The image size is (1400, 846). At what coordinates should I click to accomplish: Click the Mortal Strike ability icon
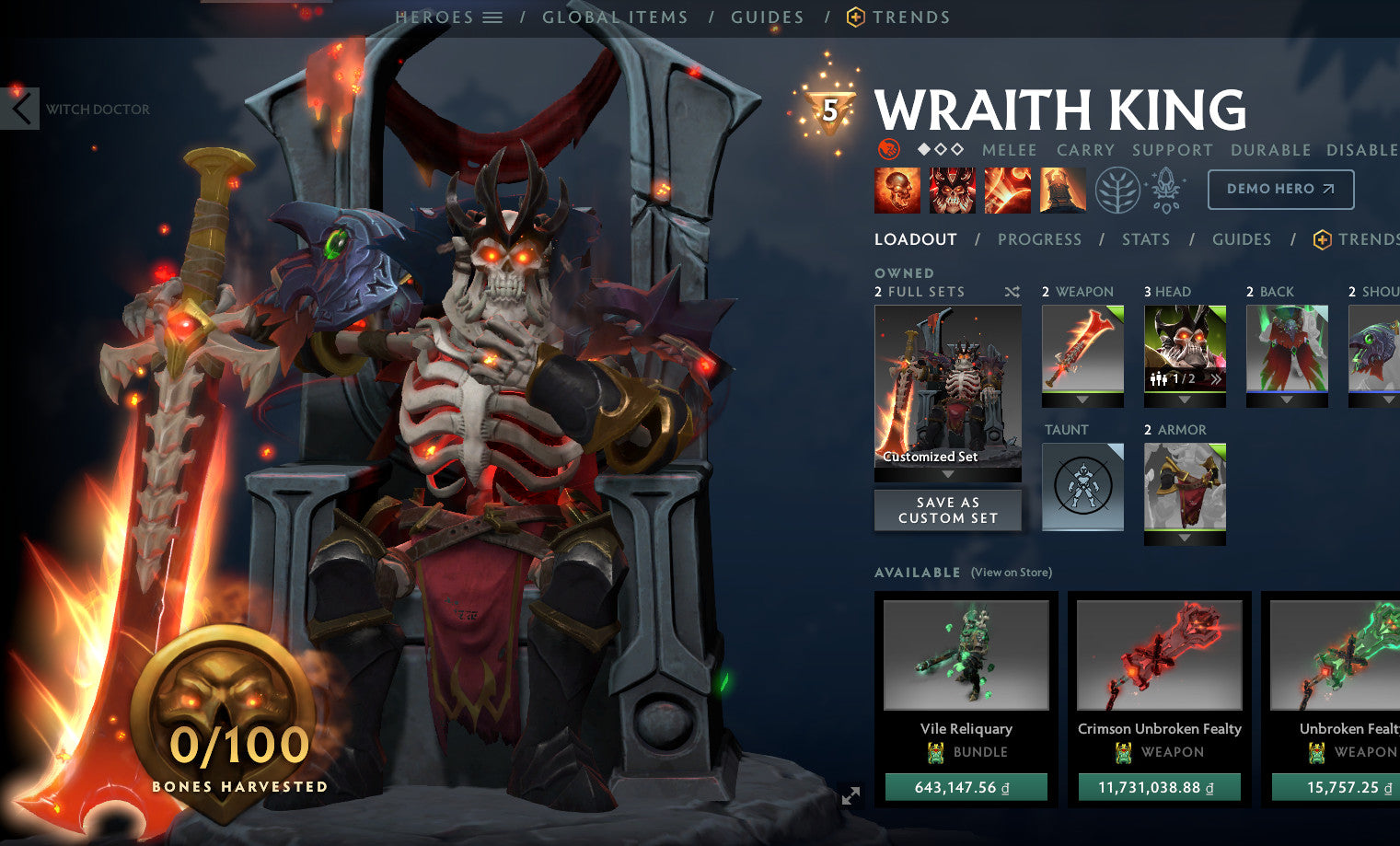[1008, 190]
